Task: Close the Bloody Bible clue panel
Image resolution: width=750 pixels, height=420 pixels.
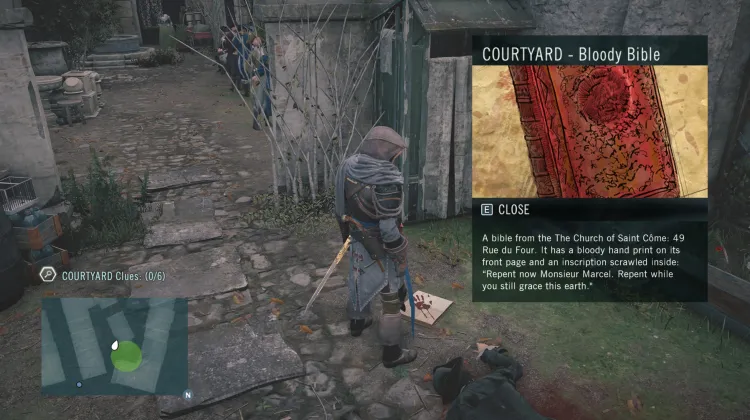Action: 508,210
